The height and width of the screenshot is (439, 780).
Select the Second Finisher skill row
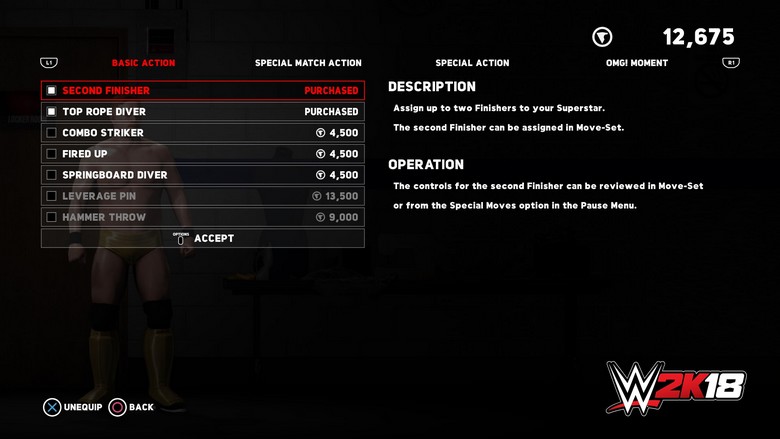click(x=203, y=91)
